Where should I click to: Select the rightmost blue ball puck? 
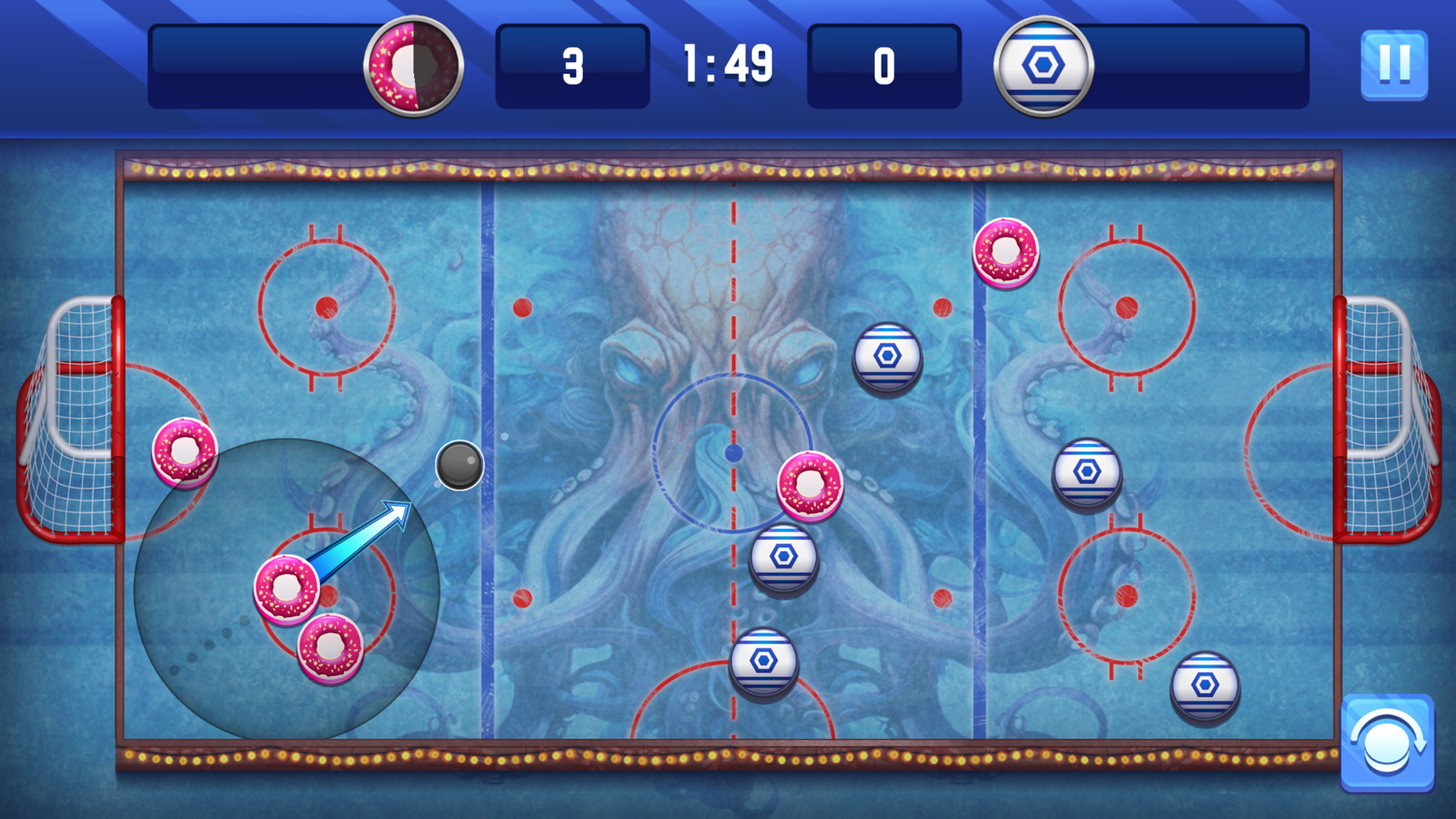pyautogui.click(x=1206, y=686)
